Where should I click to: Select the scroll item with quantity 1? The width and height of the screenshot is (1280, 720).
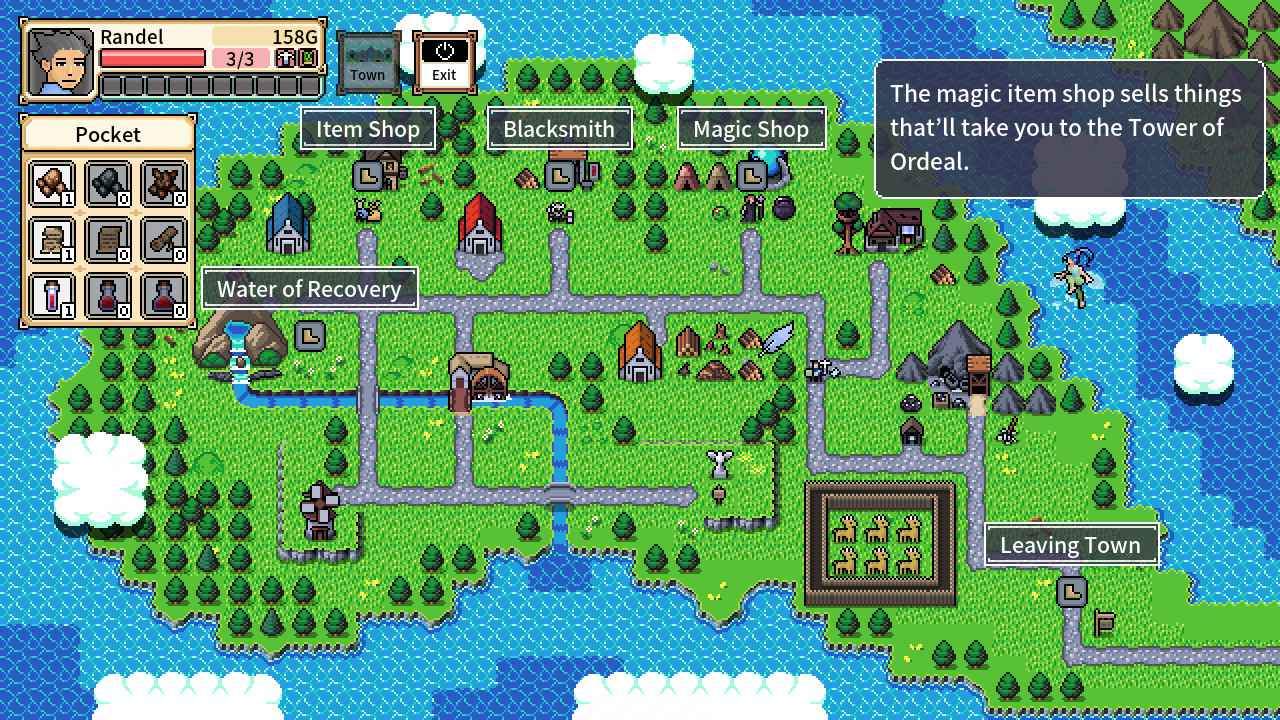(51, 240)
